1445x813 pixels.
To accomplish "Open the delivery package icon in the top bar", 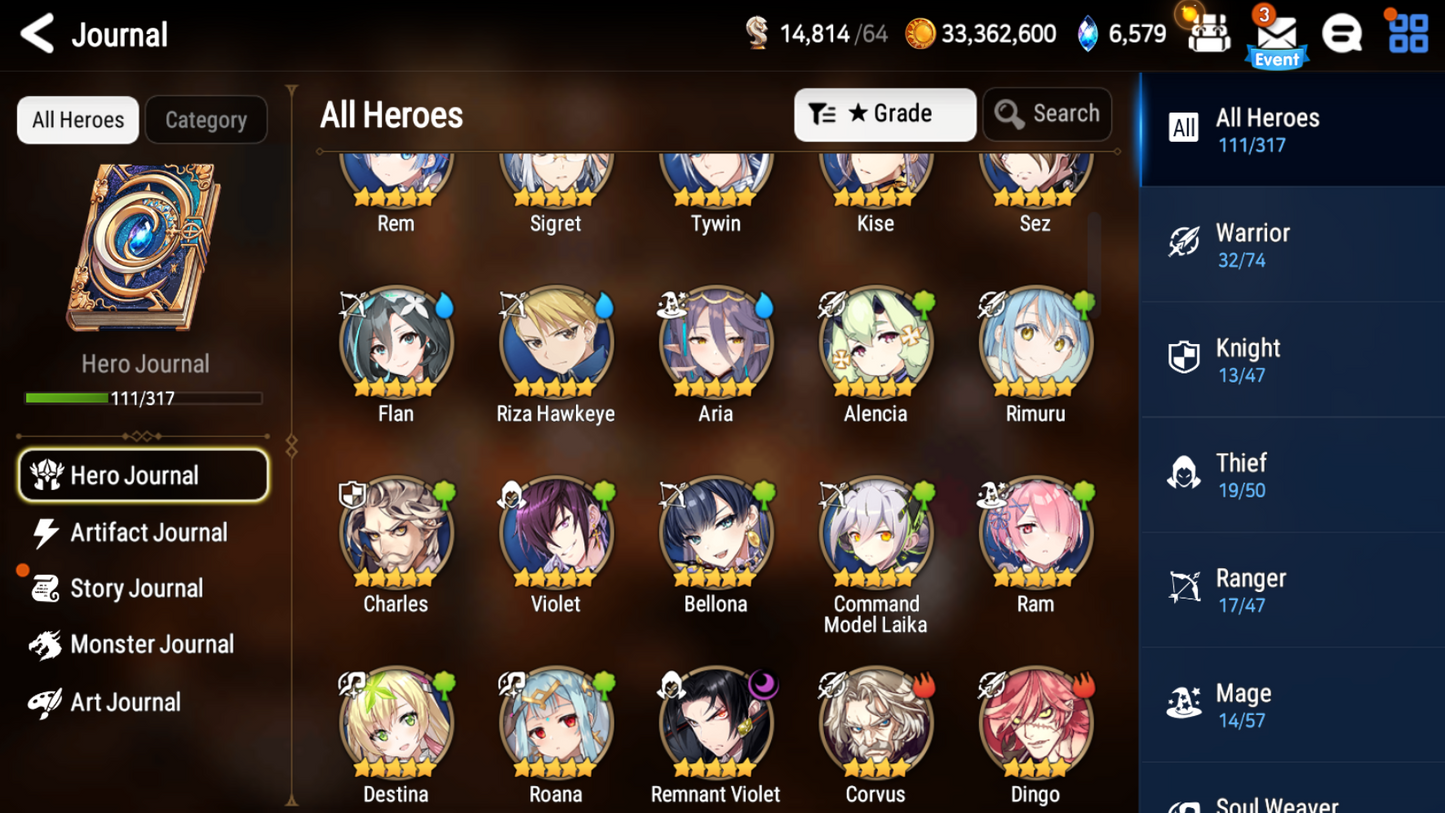I will pos(1208,33).
